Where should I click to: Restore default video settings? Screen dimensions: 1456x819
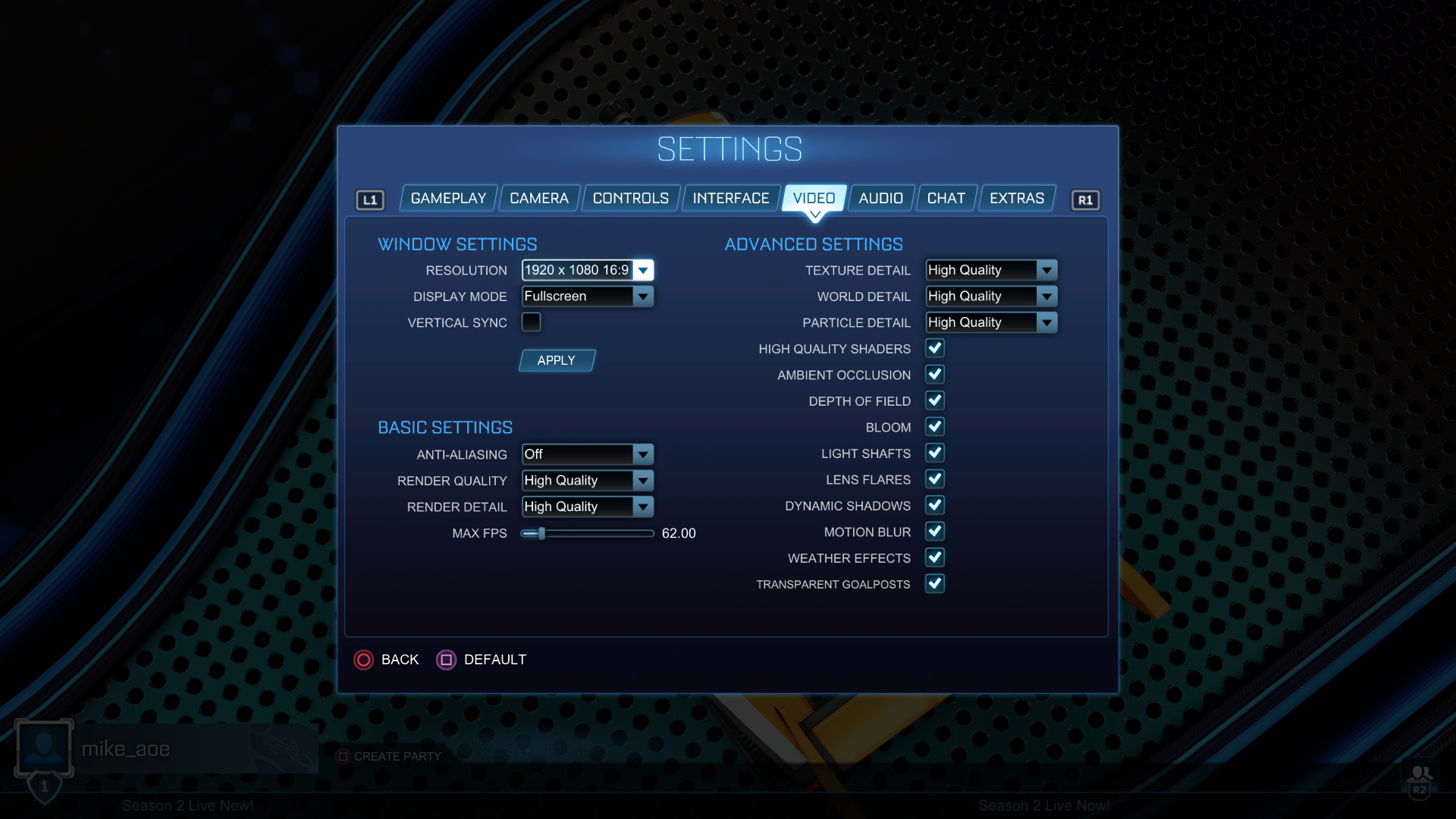[482, 660]
